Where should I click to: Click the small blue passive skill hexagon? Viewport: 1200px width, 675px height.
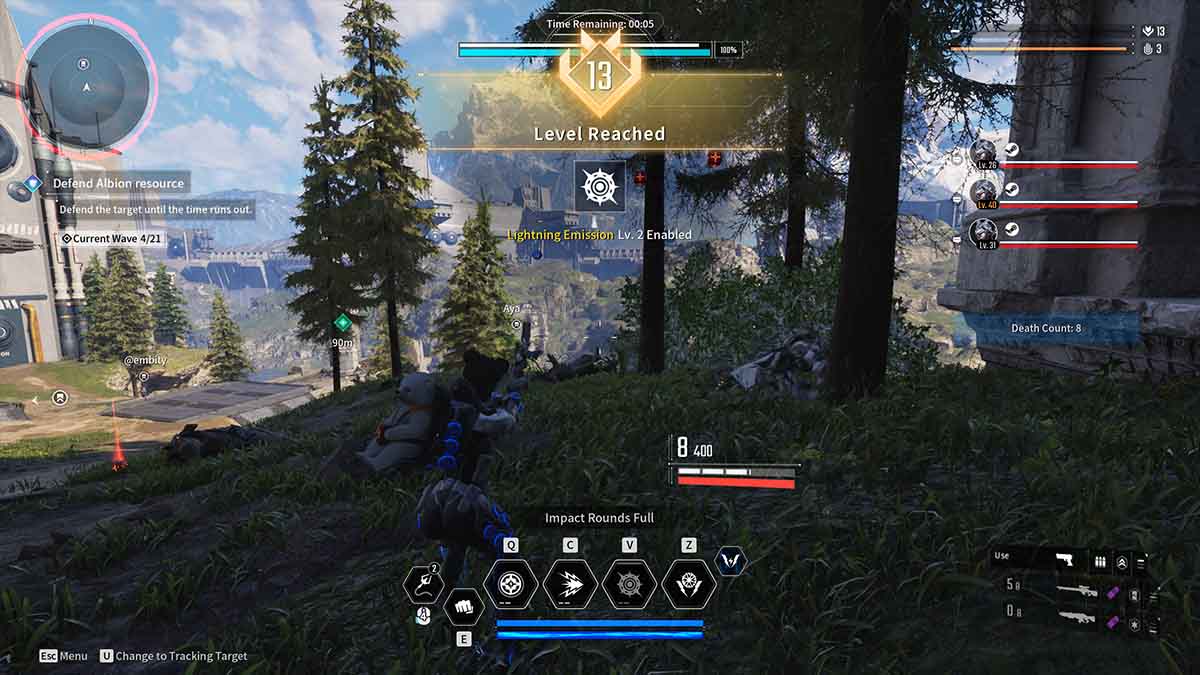click(731, 561)
